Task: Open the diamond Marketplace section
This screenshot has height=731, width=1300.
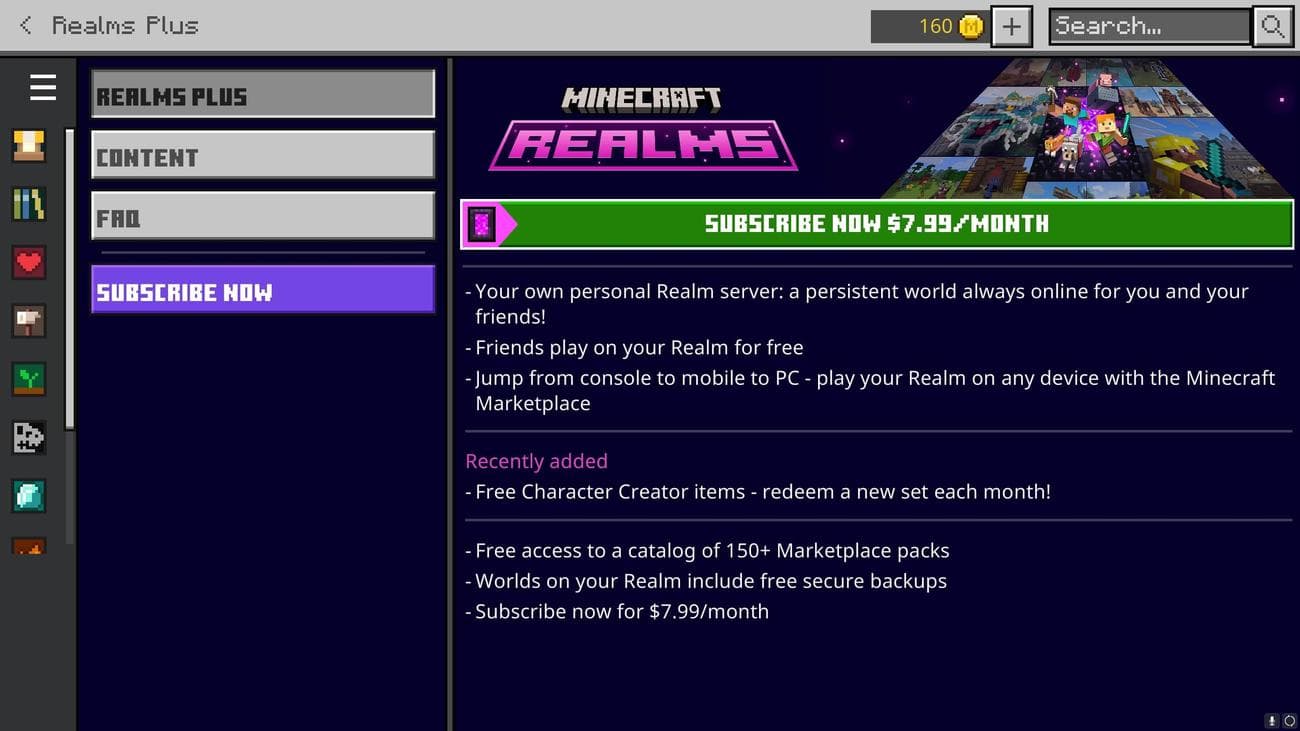Action: click(x=28, y=495)
